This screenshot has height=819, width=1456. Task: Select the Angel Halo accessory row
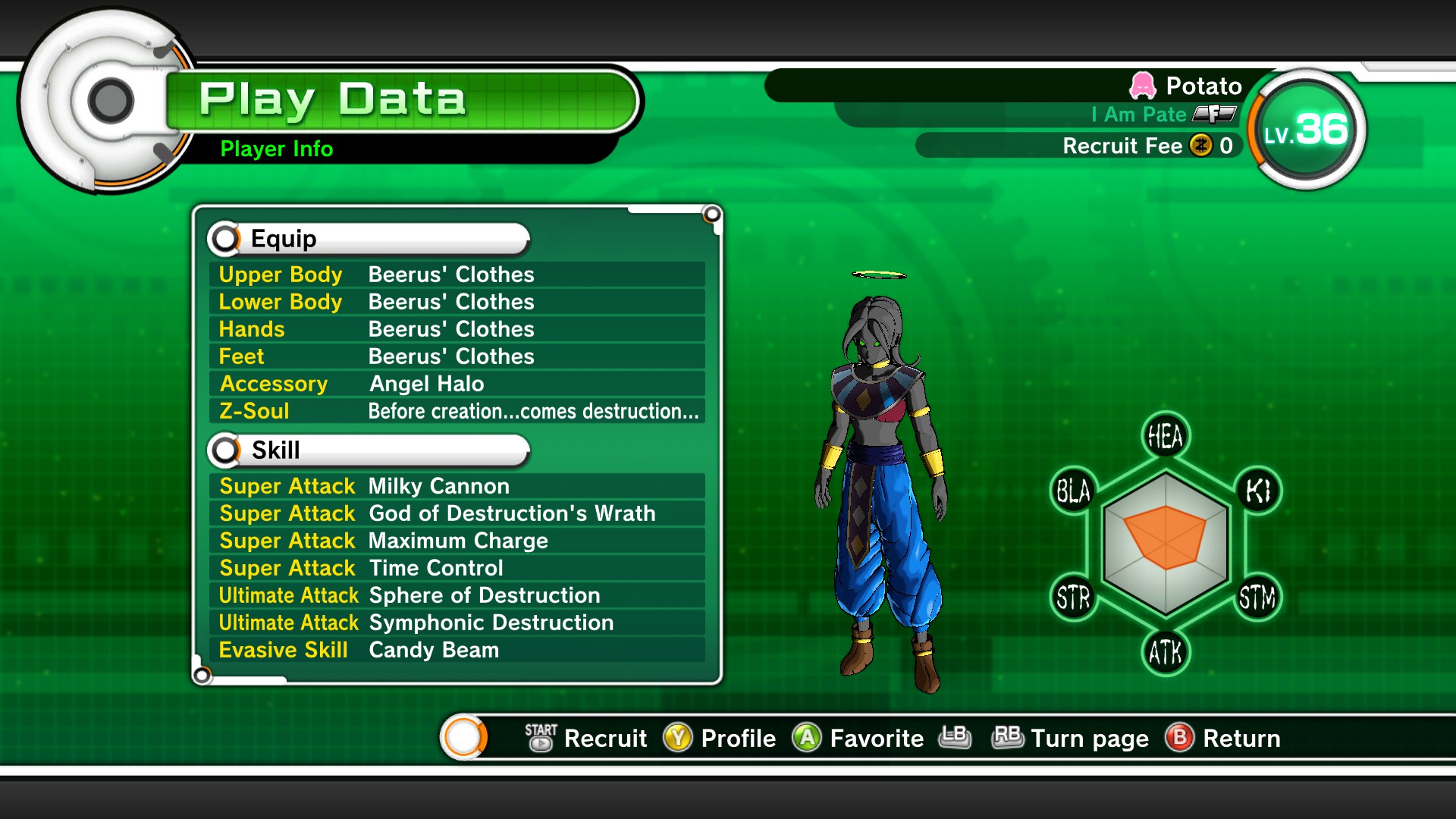(x=457, y=384)
